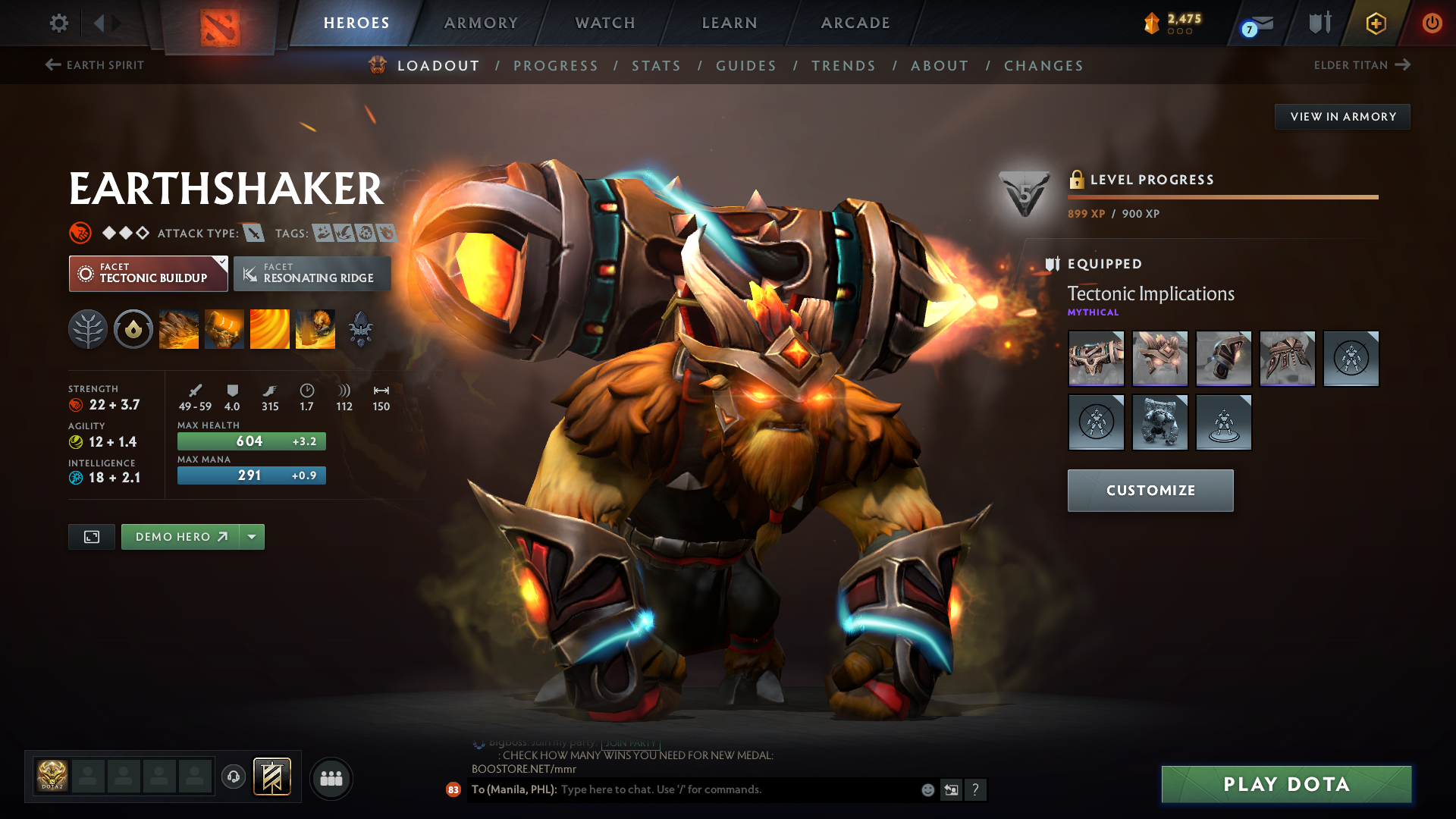The height and width of the screenshot is (819, 1456).
Task: Click the CUSTOMIZE button
Action: [x=1150, y=490]
